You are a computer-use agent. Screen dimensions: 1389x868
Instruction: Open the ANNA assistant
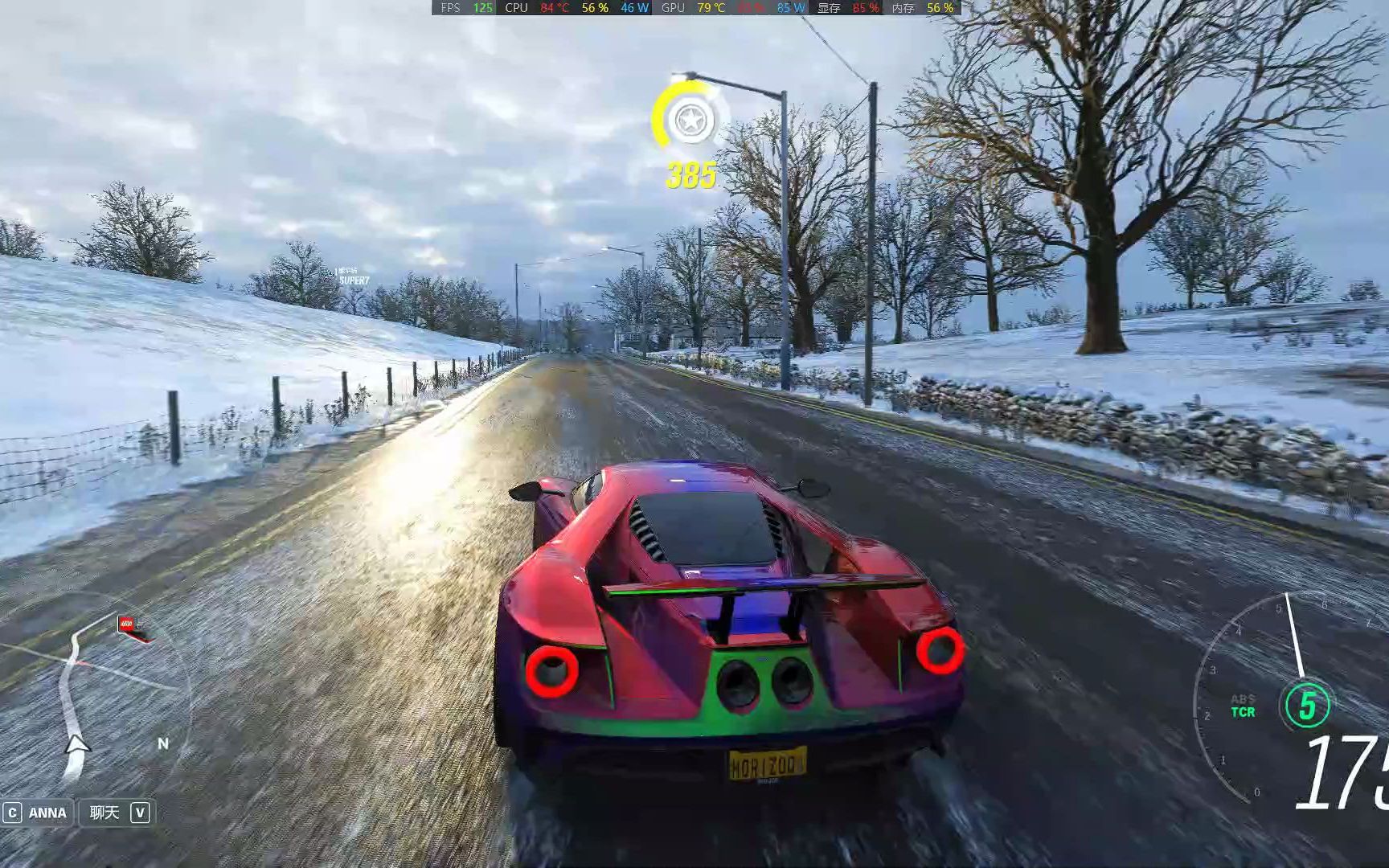pyautogui.click(x=37, y=813)
